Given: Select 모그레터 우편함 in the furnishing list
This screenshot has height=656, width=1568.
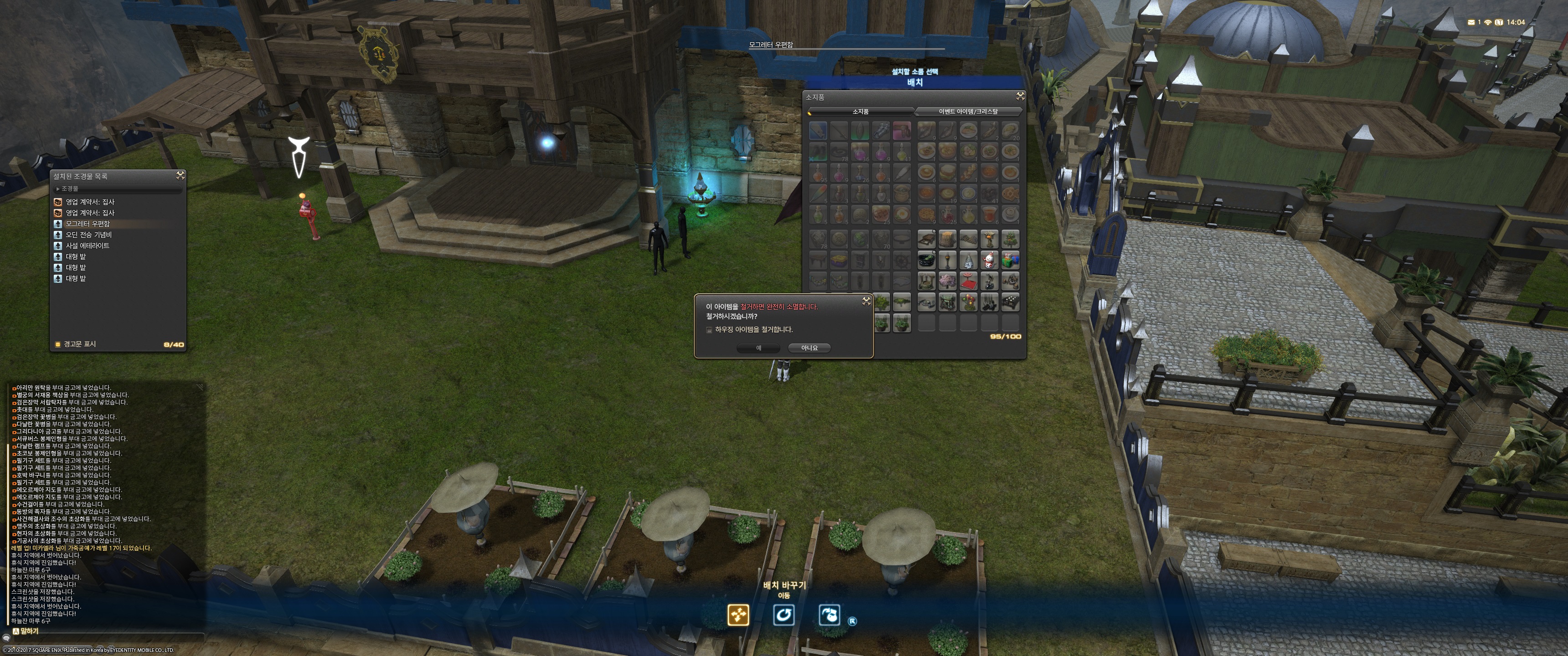Looking at the screenshot, I should pyautogui.click(x=88, y=224).
